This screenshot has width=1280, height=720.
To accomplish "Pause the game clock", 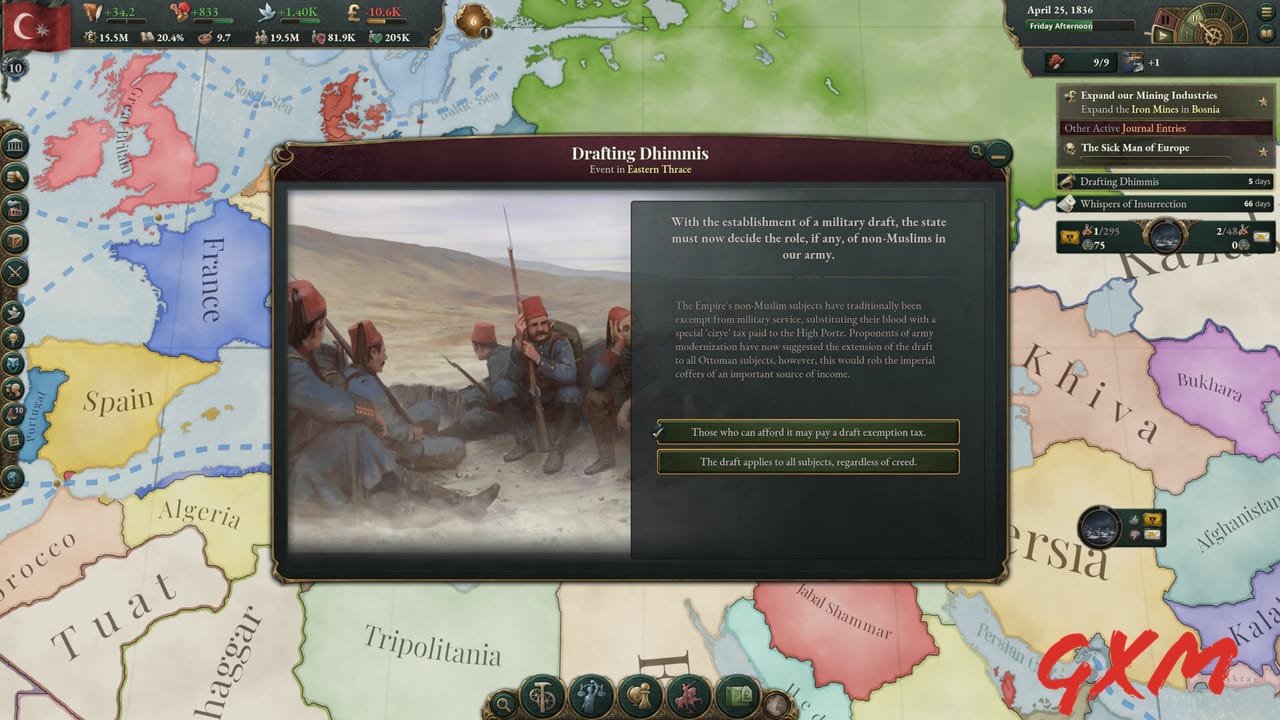I will coord(1165,18).
